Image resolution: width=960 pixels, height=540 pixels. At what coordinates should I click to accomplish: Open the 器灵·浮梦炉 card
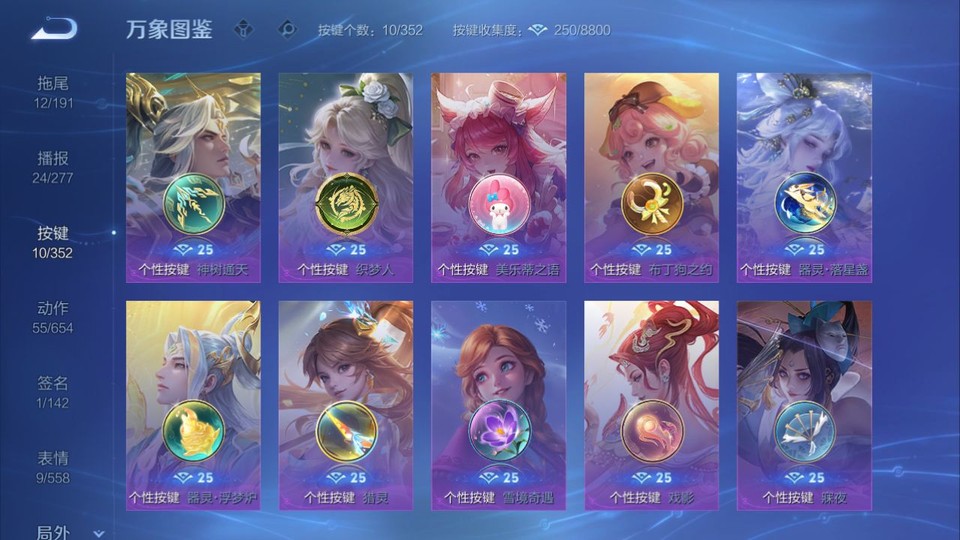pos(193,405)
